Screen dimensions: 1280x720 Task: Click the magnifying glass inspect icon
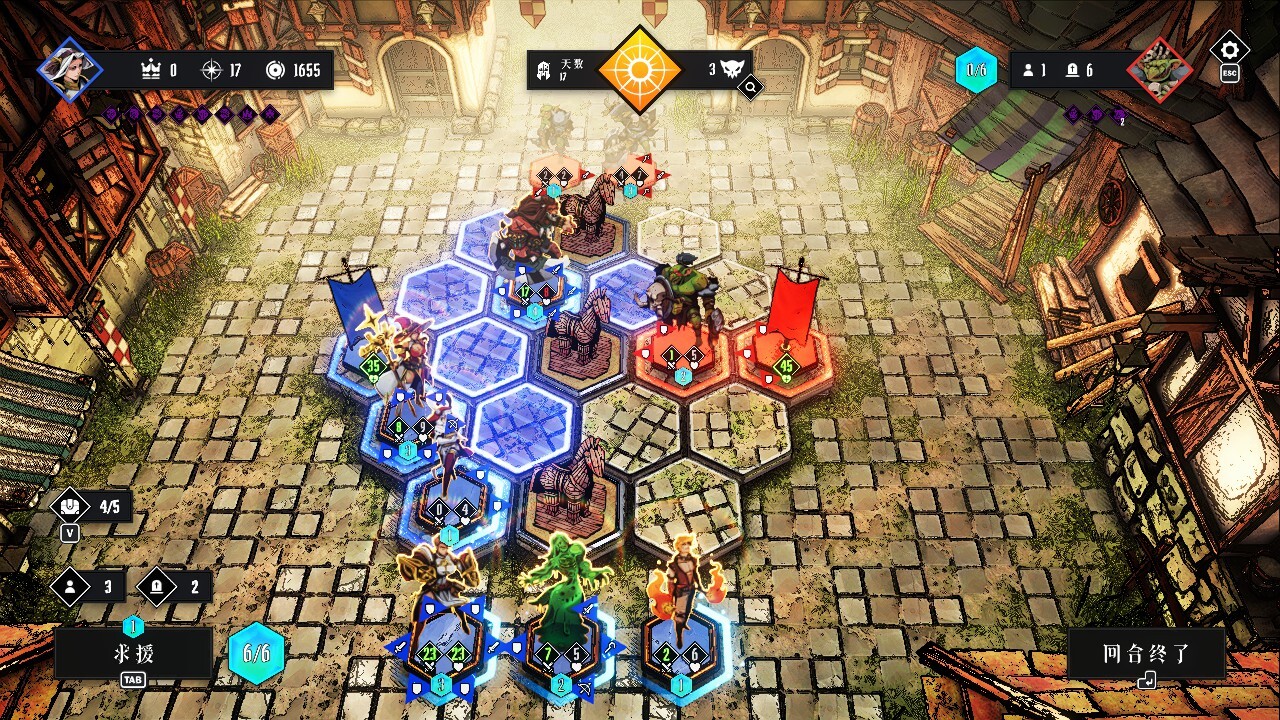[x=750, y=87]
